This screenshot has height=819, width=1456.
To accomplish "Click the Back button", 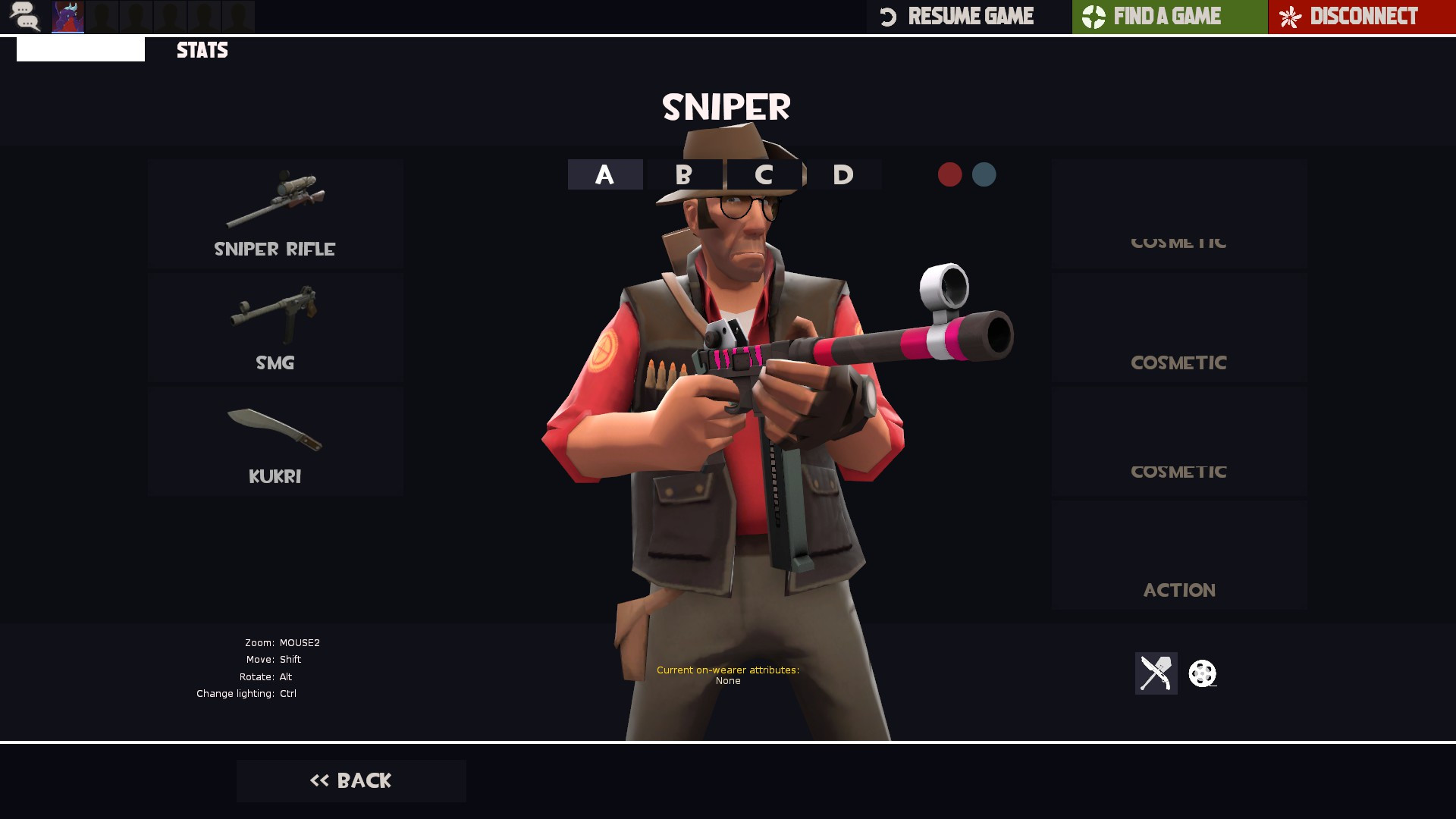I will coord(350,780).
